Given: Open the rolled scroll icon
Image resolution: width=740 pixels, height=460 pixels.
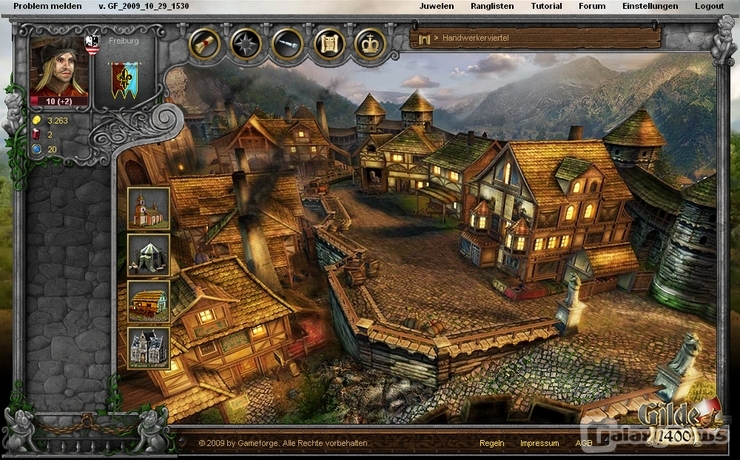Looking at the screenshot, I should pos(205,43).
